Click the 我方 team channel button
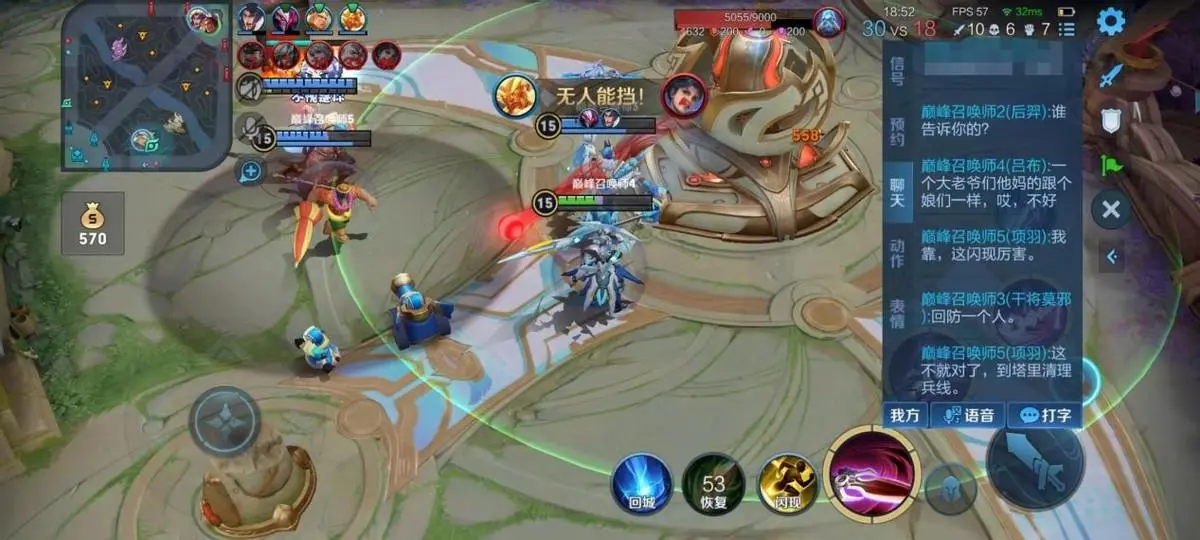Viewport: 1200px width, 540px height. 904,415
